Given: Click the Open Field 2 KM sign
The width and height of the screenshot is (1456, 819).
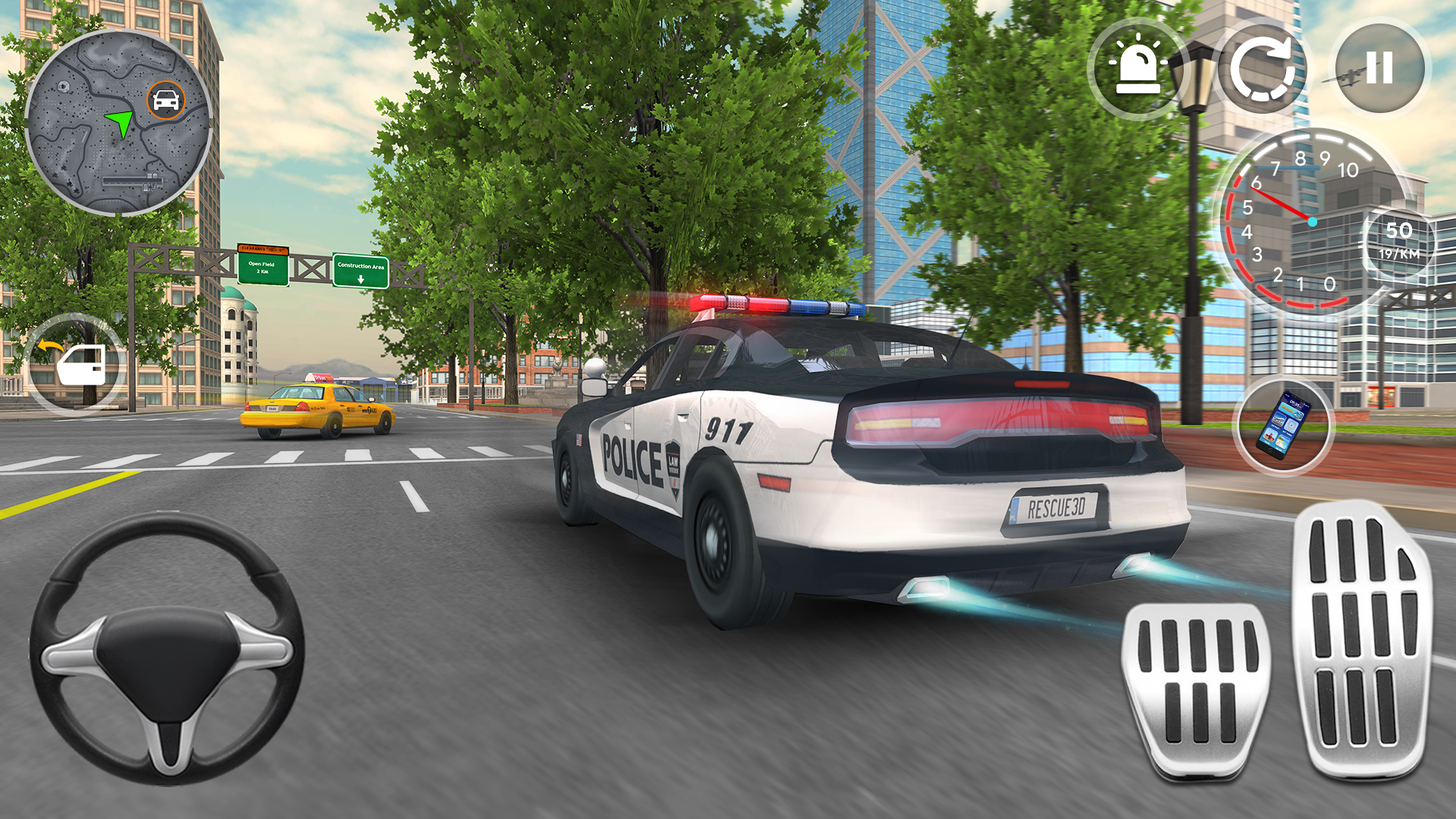Looking at the screenshot, I should 262,265.
